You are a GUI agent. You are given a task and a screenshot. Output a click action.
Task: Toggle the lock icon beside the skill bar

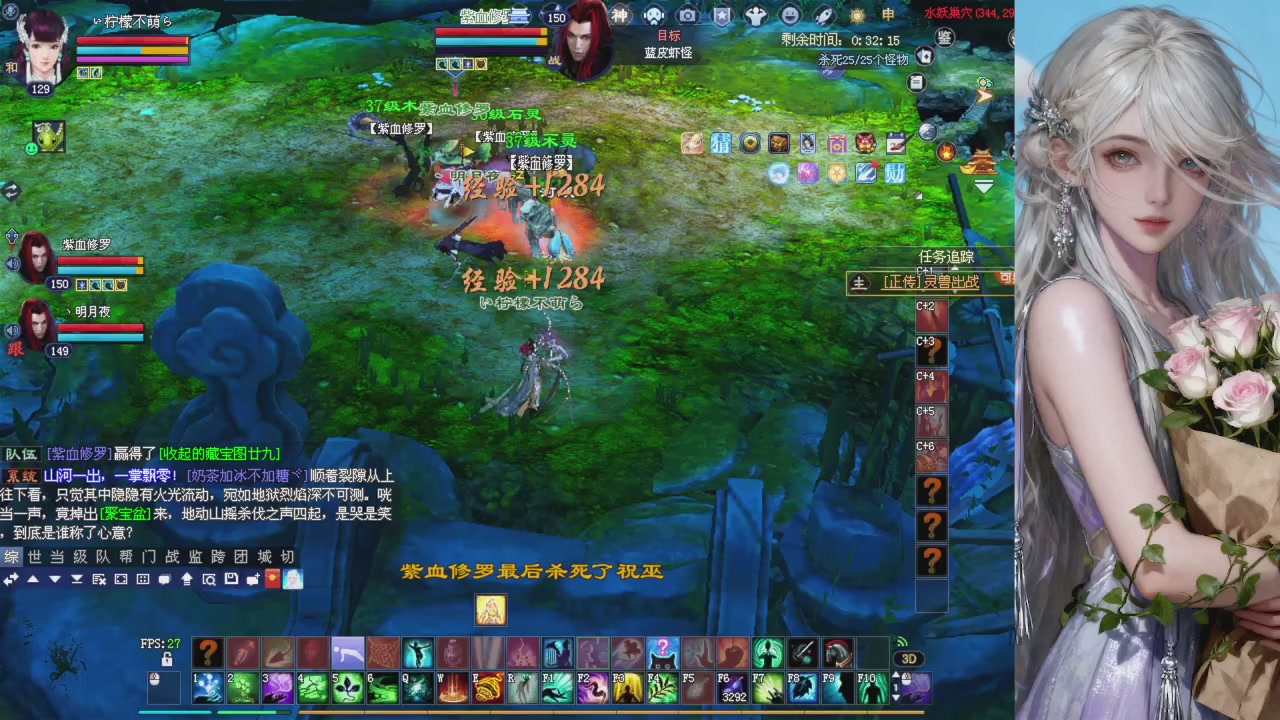[168, 658]
